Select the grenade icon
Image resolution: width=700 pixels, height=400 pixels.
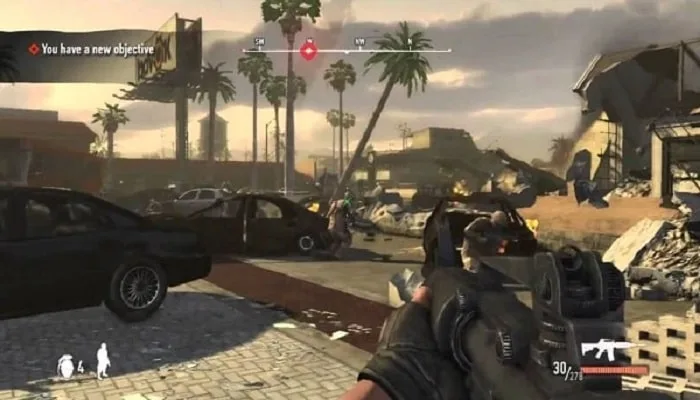(67, 365)
